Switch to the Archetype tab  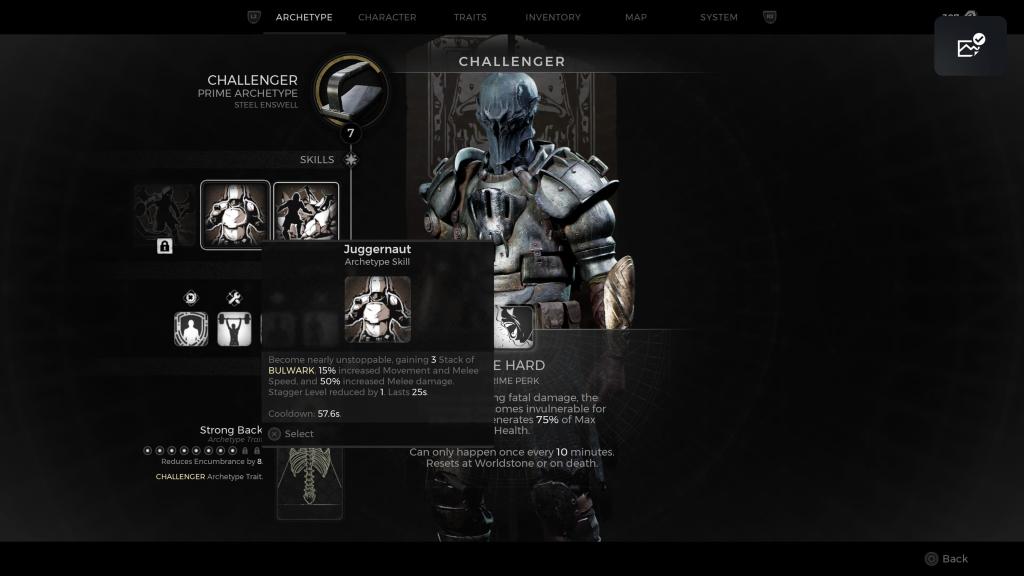[304, 17]
